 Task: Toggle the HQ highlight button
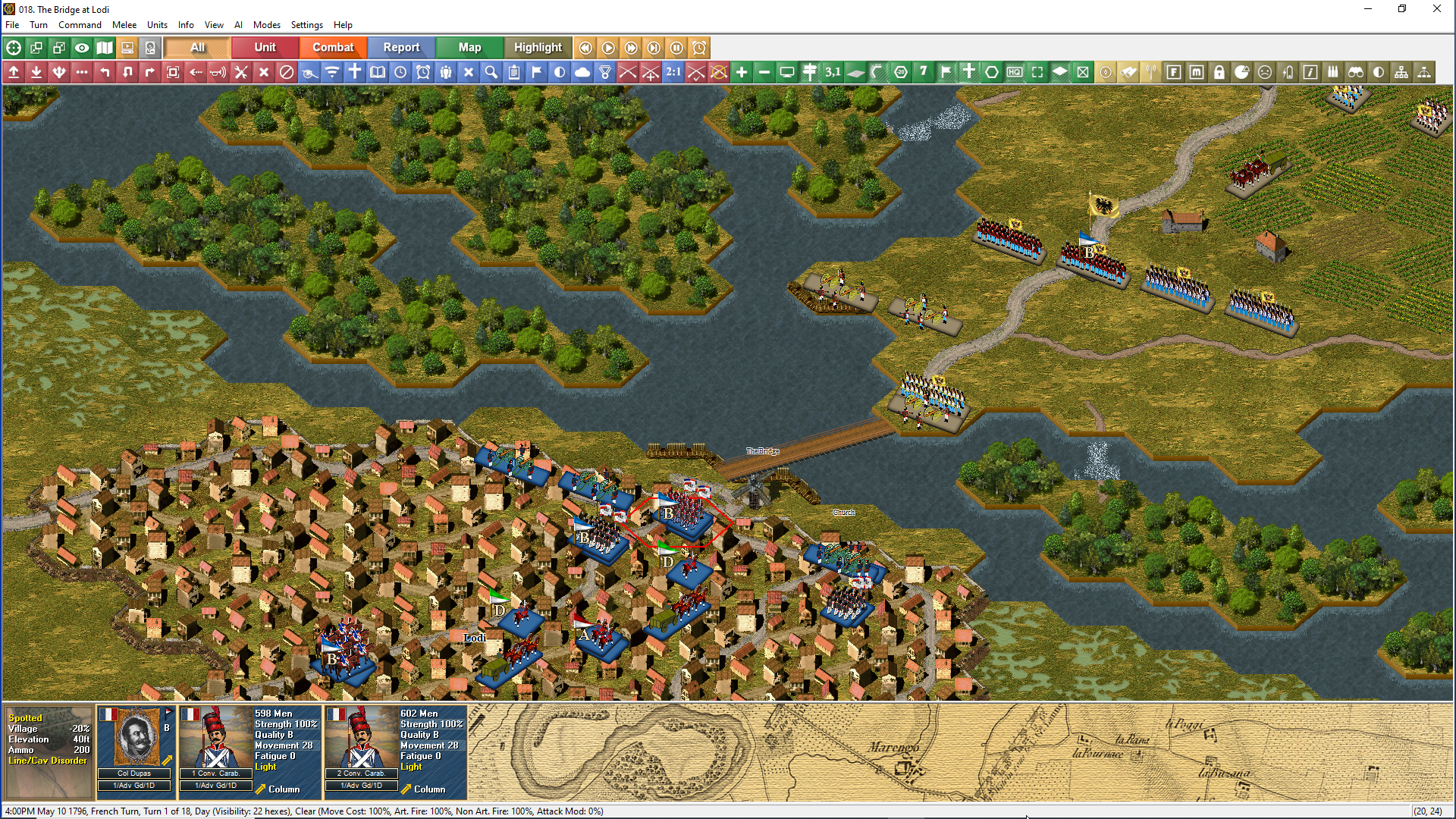(x=1015, y=72)
